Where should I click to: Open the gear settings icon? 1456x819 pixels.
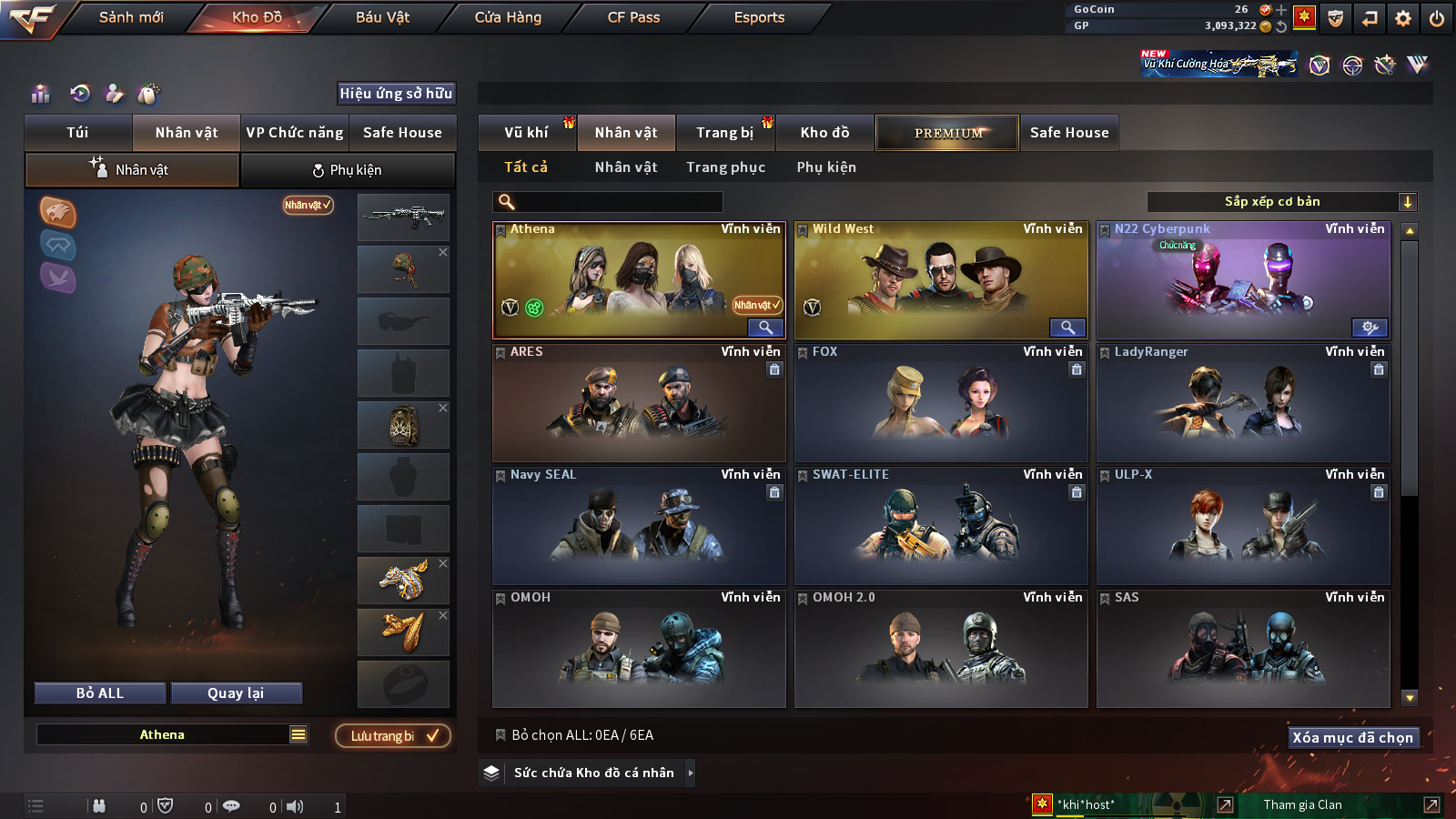pos(1403,18)
